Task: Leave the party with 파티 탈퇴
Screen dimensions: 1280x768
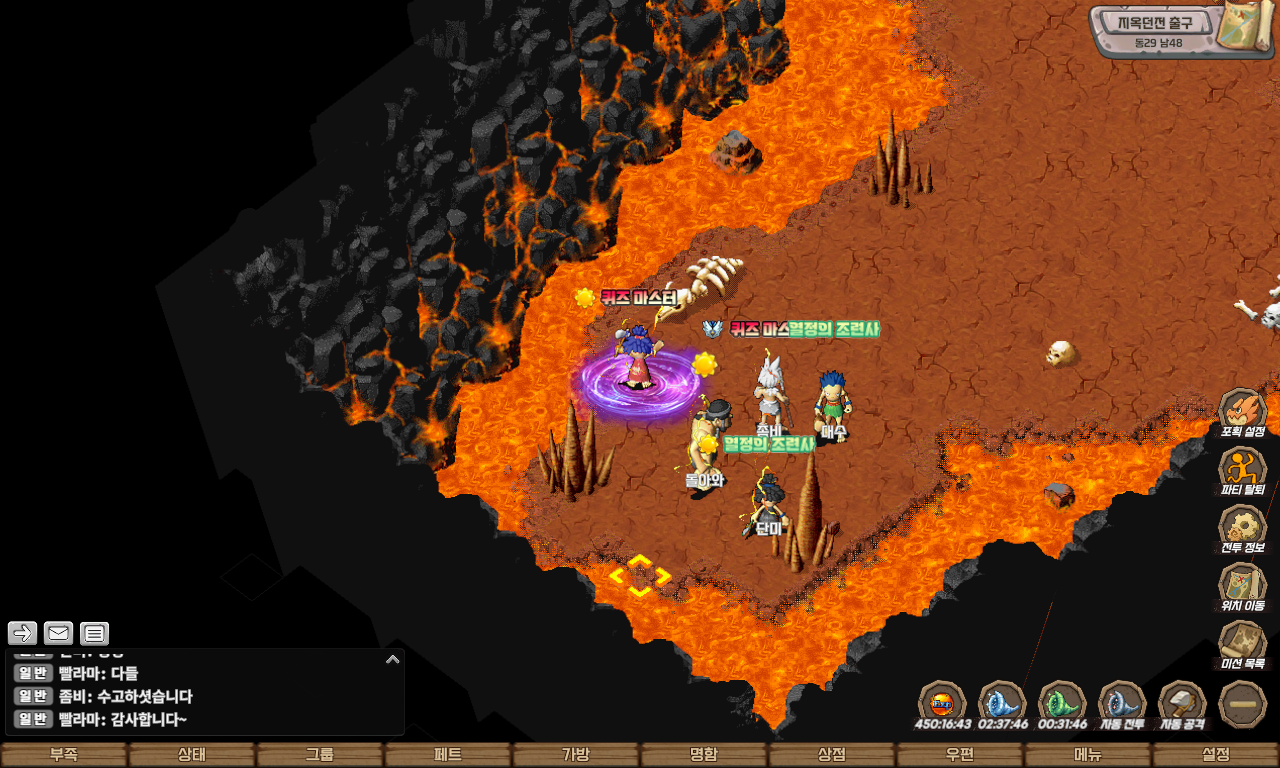Action: pyautogui.click(x=1243, y=469)
